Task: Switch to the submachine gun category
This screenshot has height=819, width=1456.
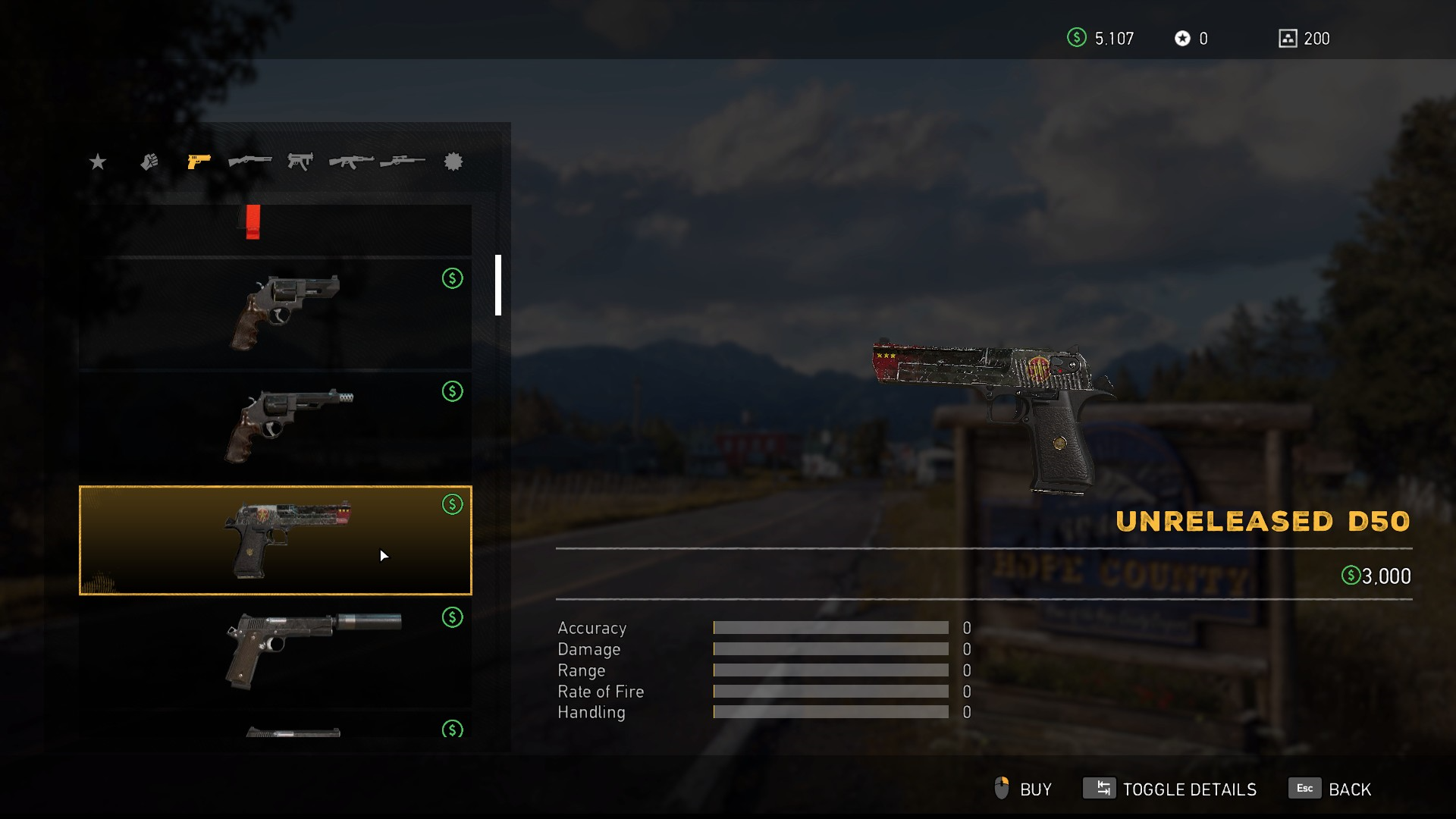Action: coord(300,162)
